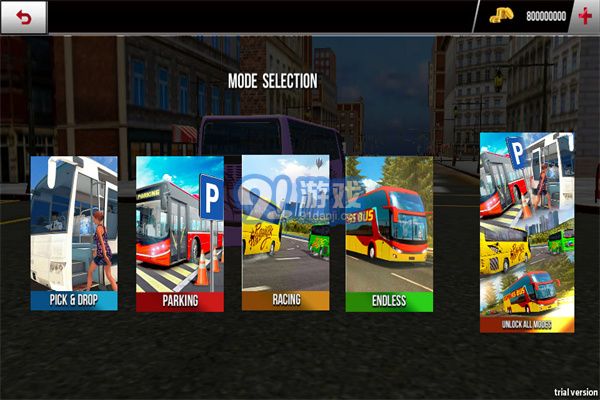This screenshot has height=400, width=600.
Task: Unlock all modes banner
Action: 527,232
